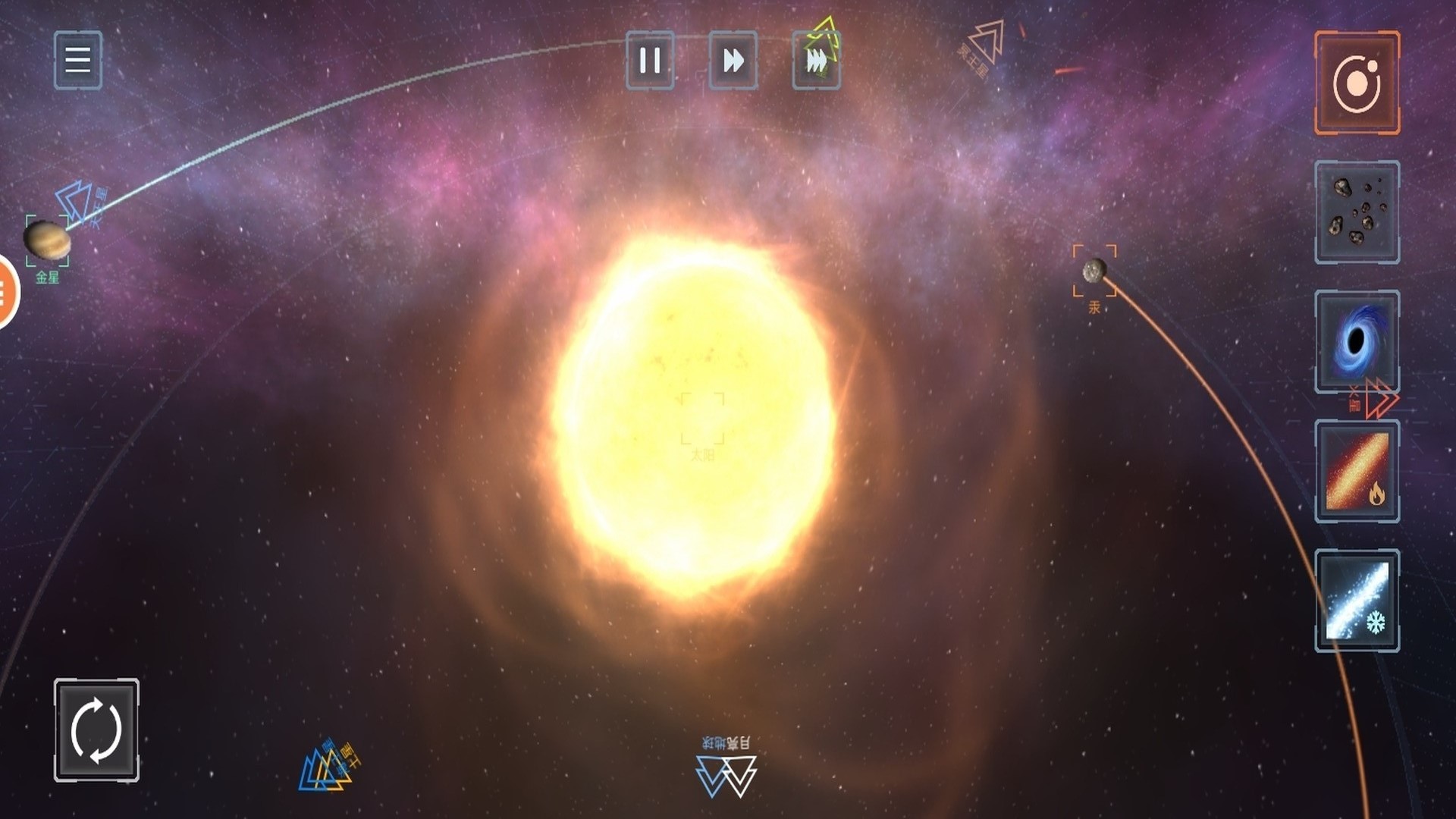Open the orange side tab overlay
The height and width of the screenshot is (819, 1456).
click(6, 292)
